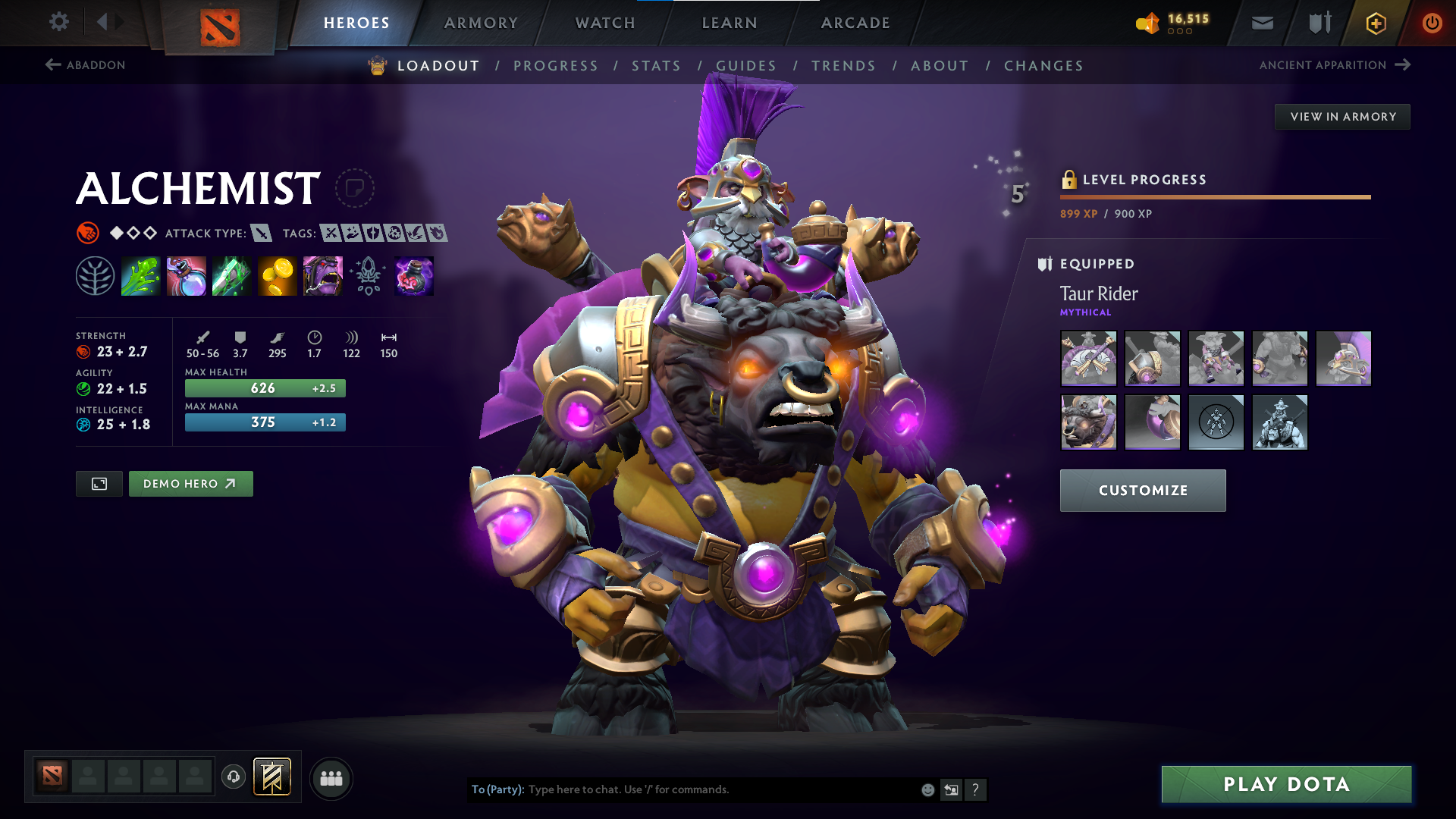Screen dimensions: 1456x819
Task: Click the CUSTOMIZE button
Action: click(x=1142, y=491)
